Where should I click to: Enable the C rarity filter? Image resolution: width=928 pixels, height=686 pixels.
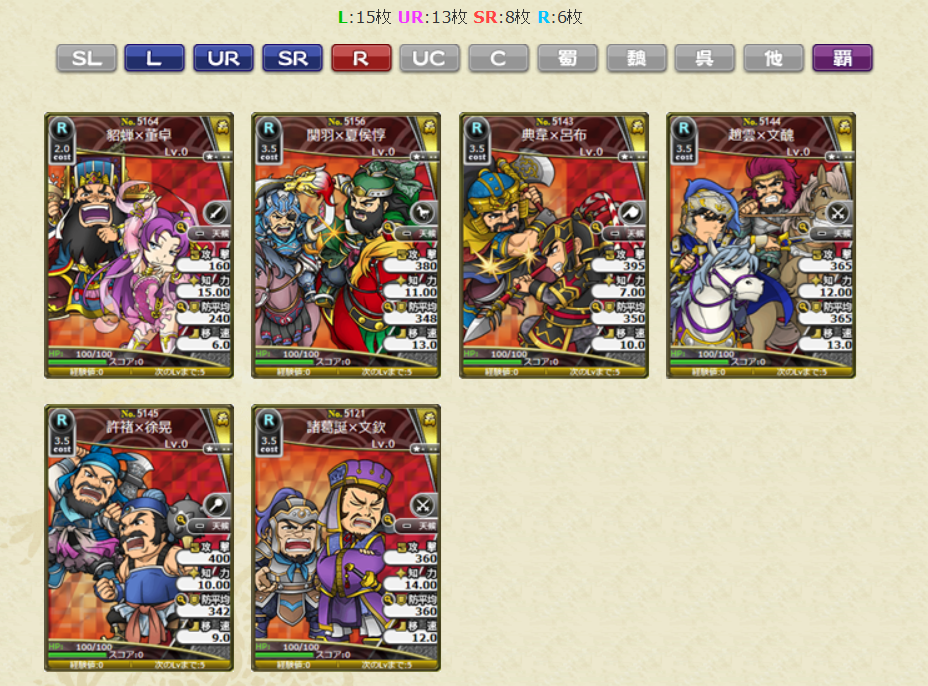tap(498, 58)
